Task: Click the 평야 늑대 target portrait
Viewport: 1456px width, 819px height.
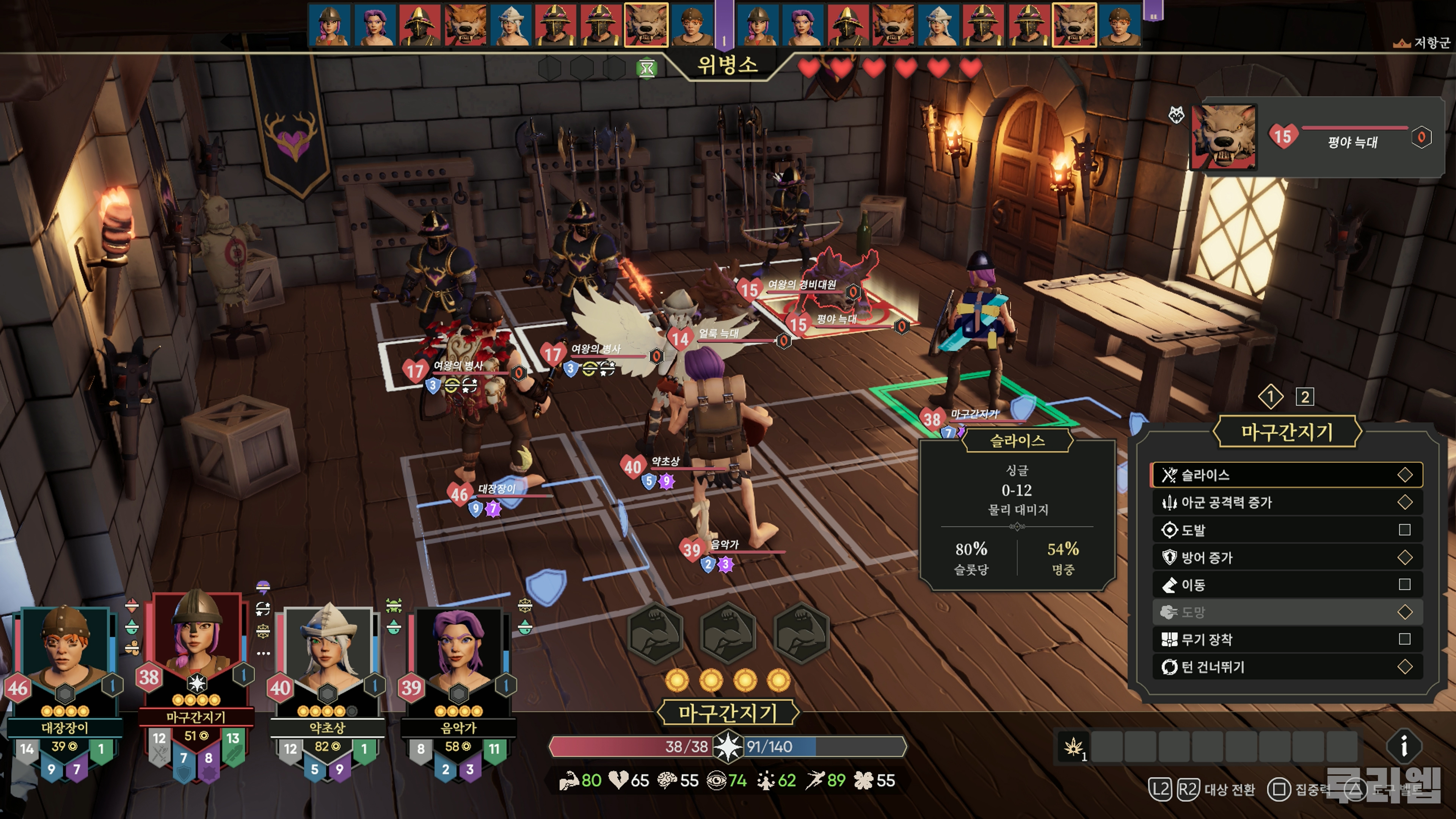Action: [x=1224, y=137]
